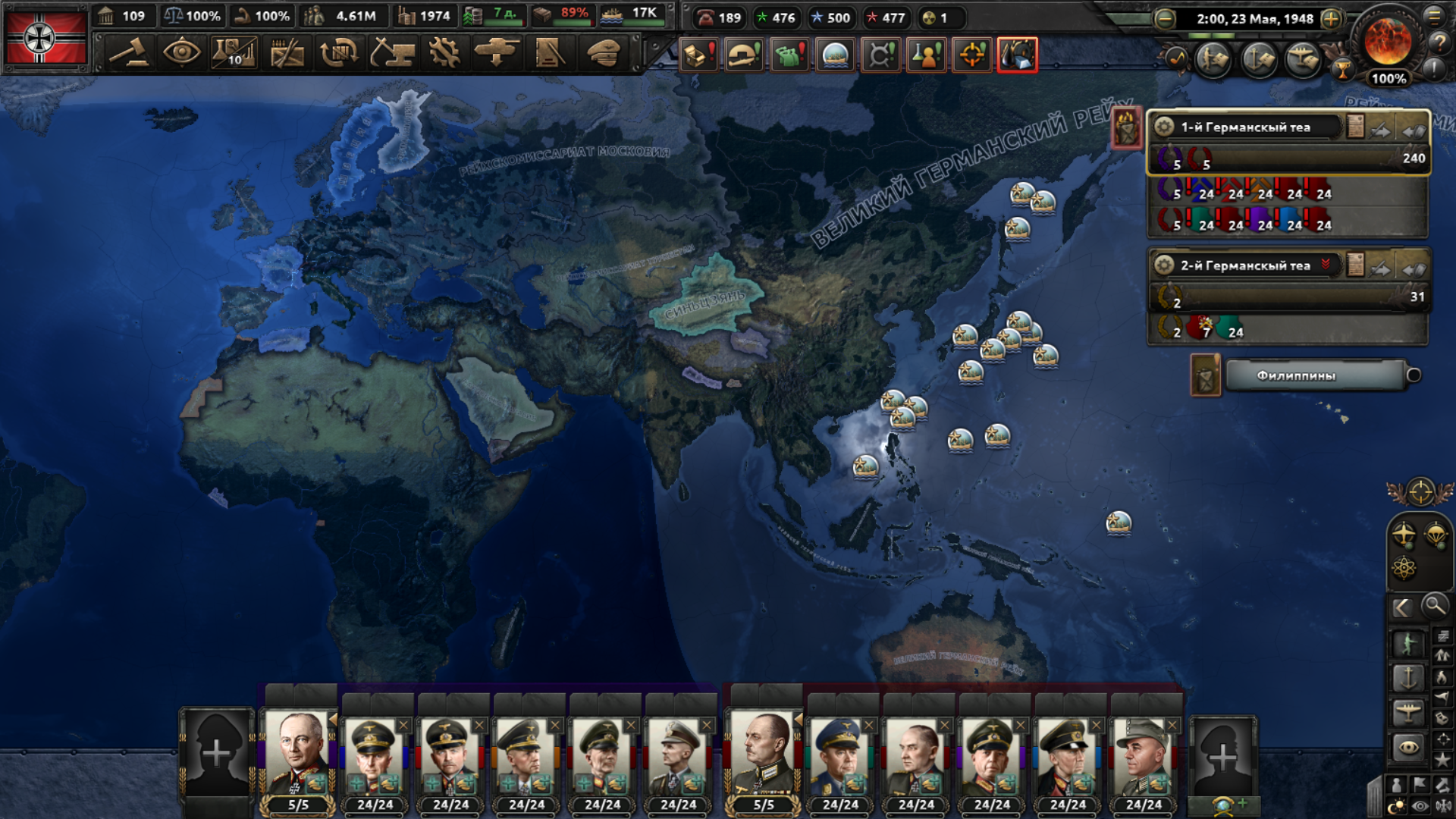Open the Decisions gavel panel
Screen dimensions: 1456x819
(129, 53)
